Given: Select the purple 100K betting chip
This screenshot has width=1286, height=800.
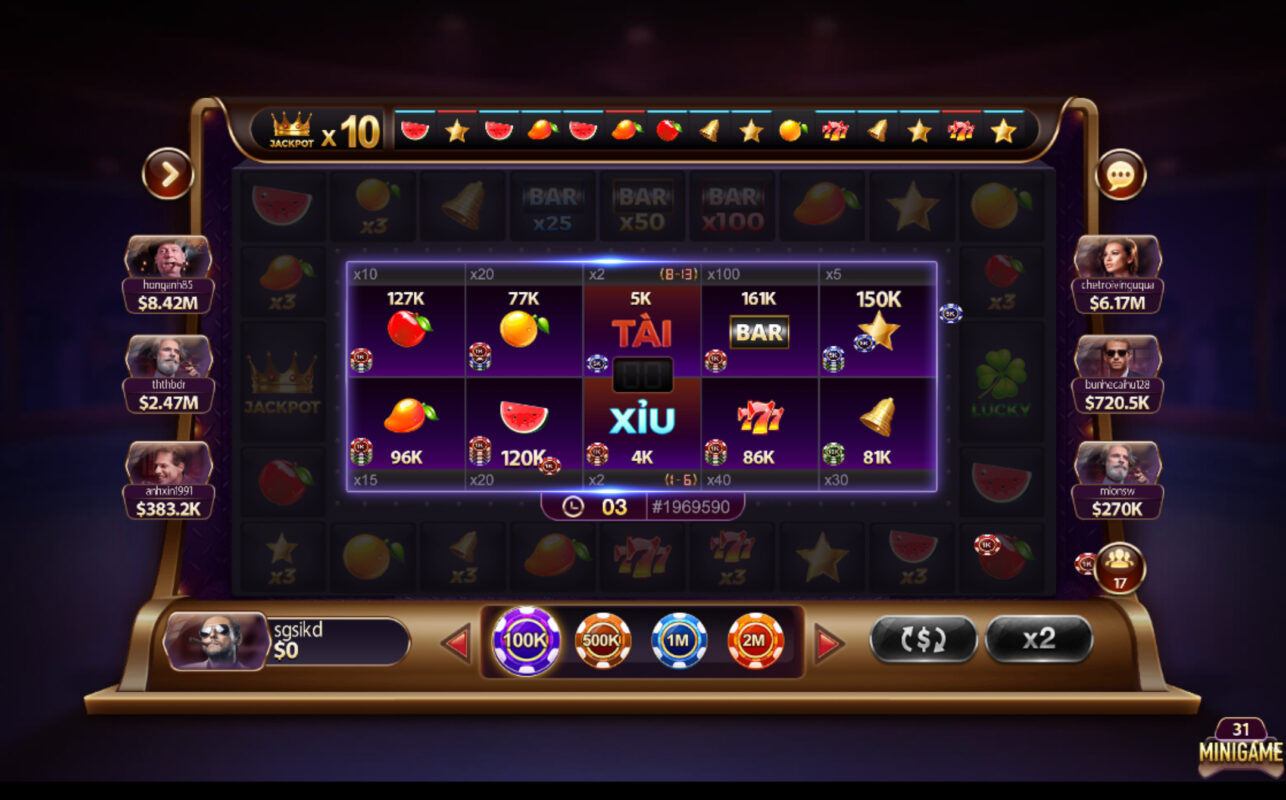Looking at the screenshot, I should coord(525,641).
